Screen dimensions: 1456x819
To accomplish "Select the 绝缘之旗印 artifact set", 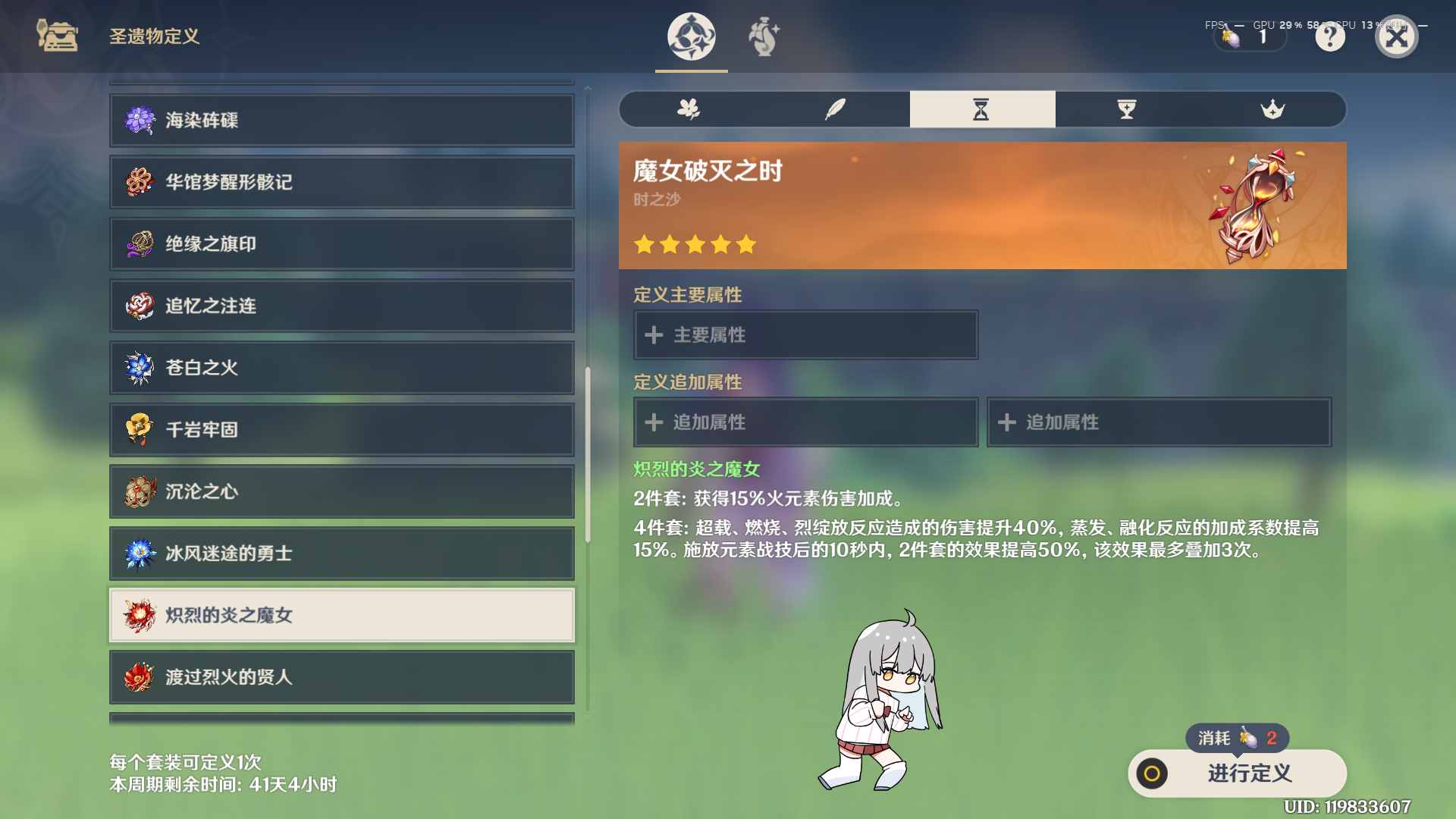I will [341, 244].
